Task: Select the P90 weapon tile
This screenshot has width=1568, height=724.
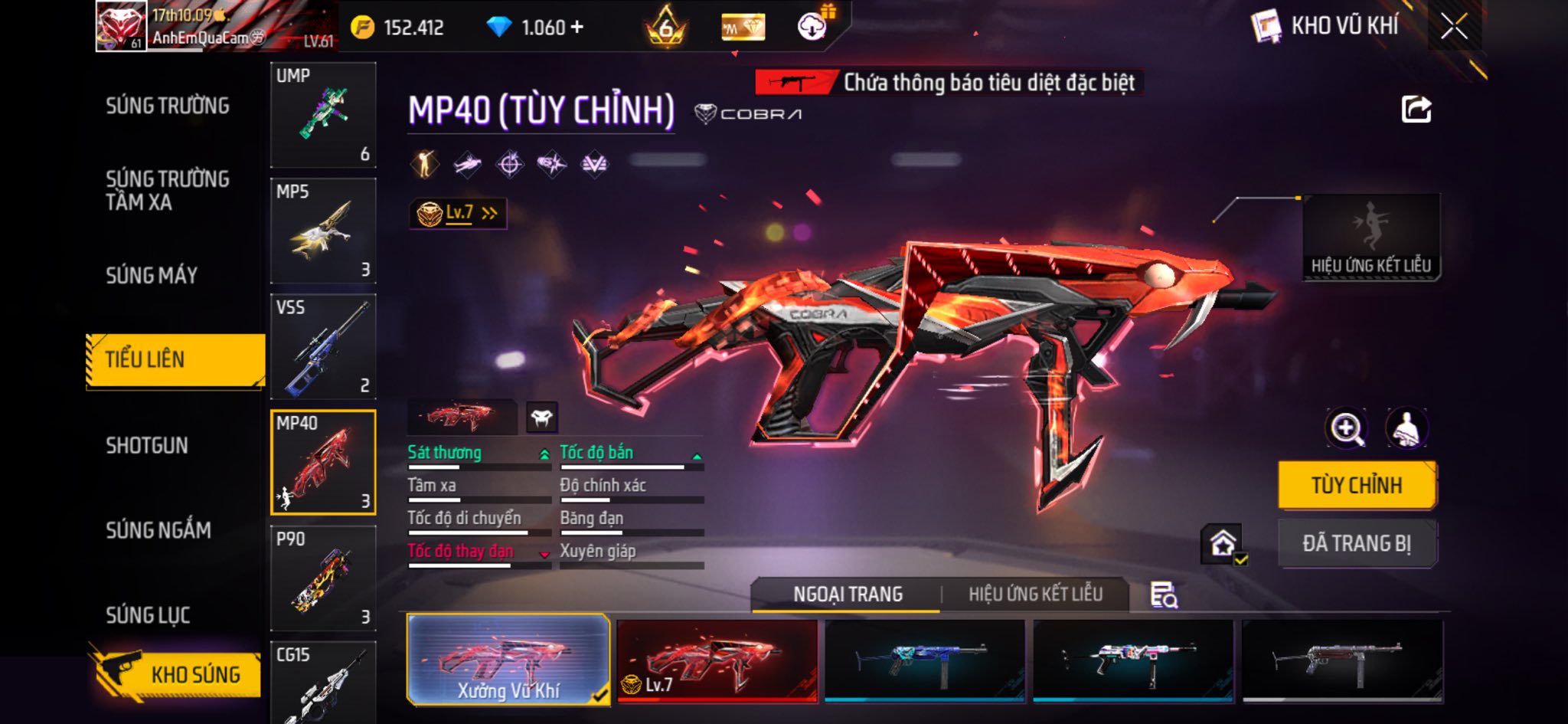Action: pos(323,578)
